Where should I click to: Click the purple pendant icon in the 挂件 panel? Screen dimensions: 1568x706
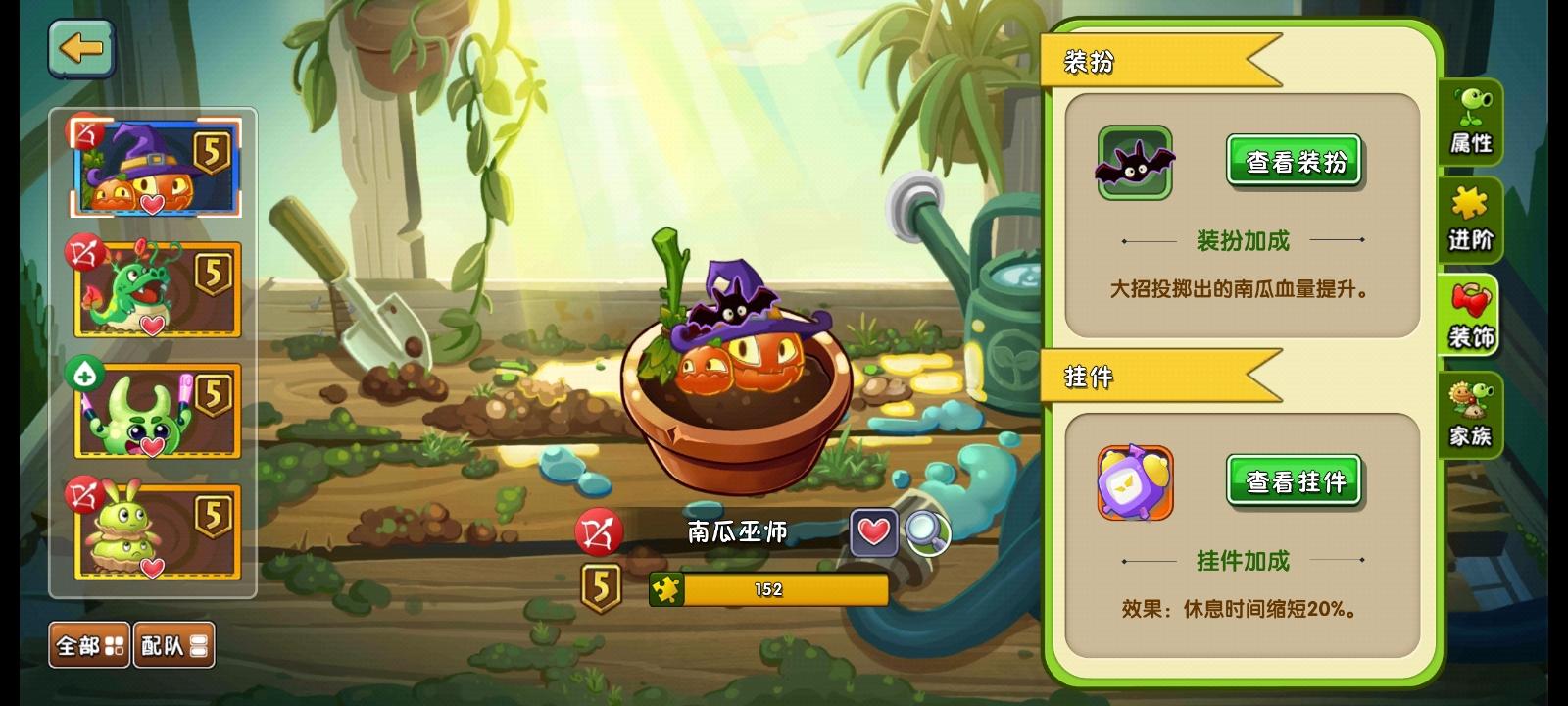click(x=1134, y=483)
